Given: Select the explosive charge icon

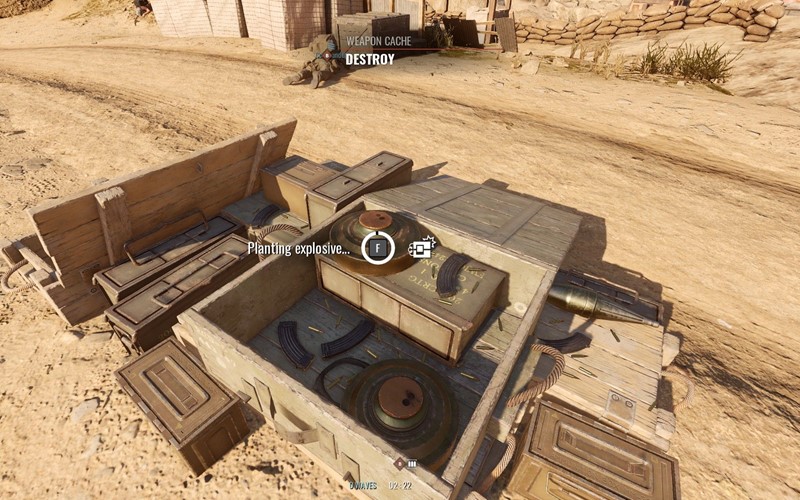Looking at the screenshot, I should tap(421, 247).
